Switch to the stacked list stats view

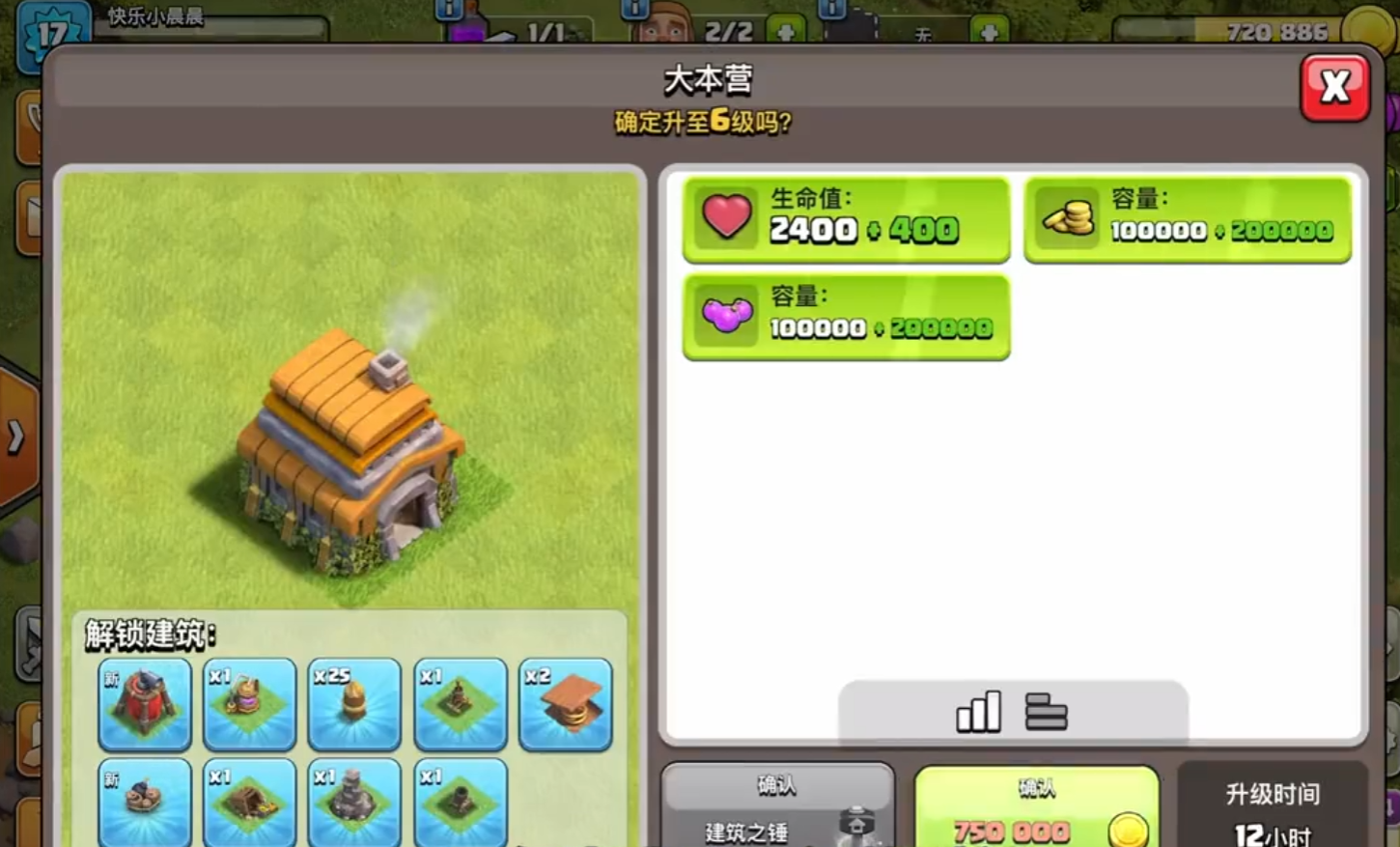tap(1046, 713)
